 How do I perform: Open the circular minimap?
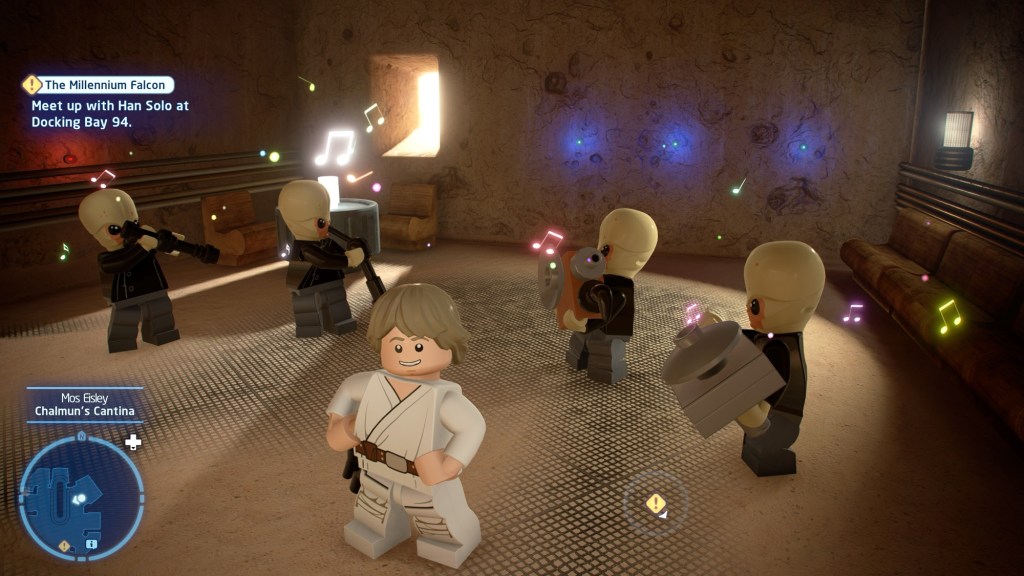click(81, 497)
